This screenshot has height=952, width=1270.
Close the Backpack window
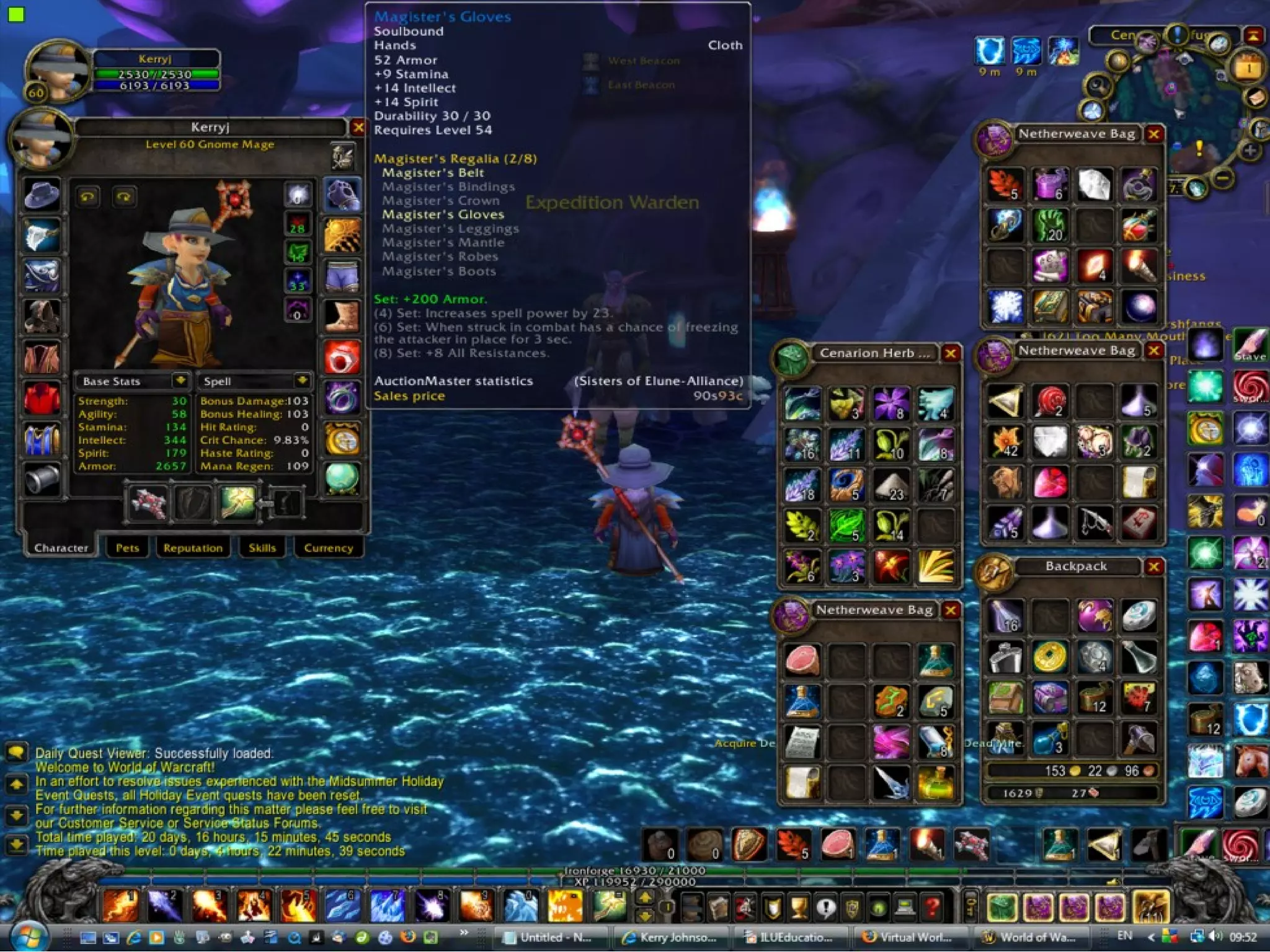1154,566
